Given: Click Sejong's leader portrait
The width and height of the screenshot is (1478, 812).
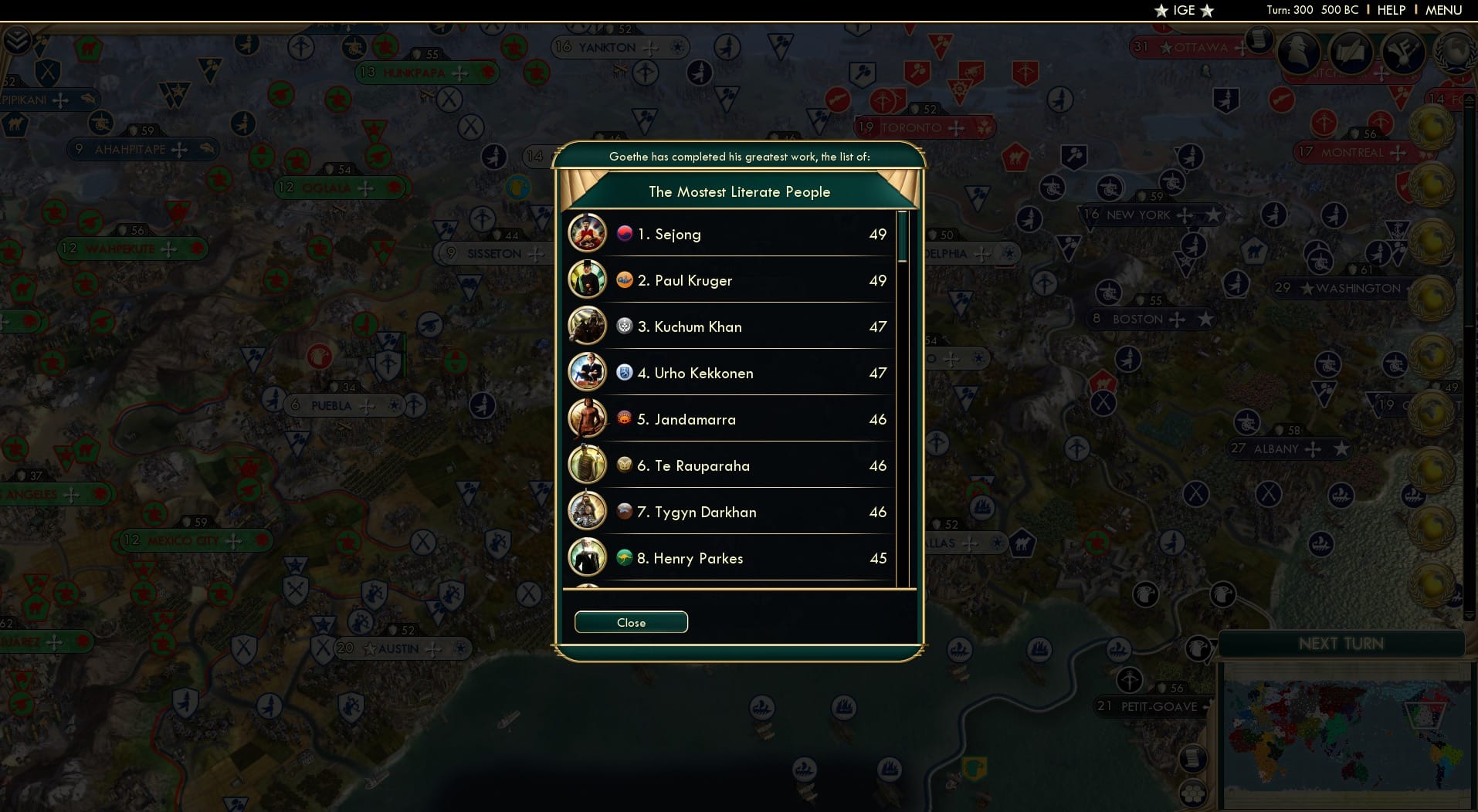Looking at the screenshot, I should 588,233.
